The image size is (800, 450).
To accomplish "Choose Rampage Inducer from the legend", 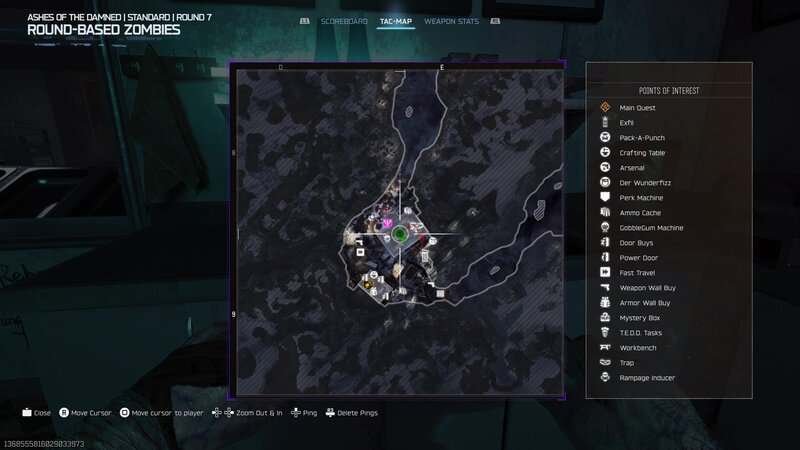I will click(647, 378).
